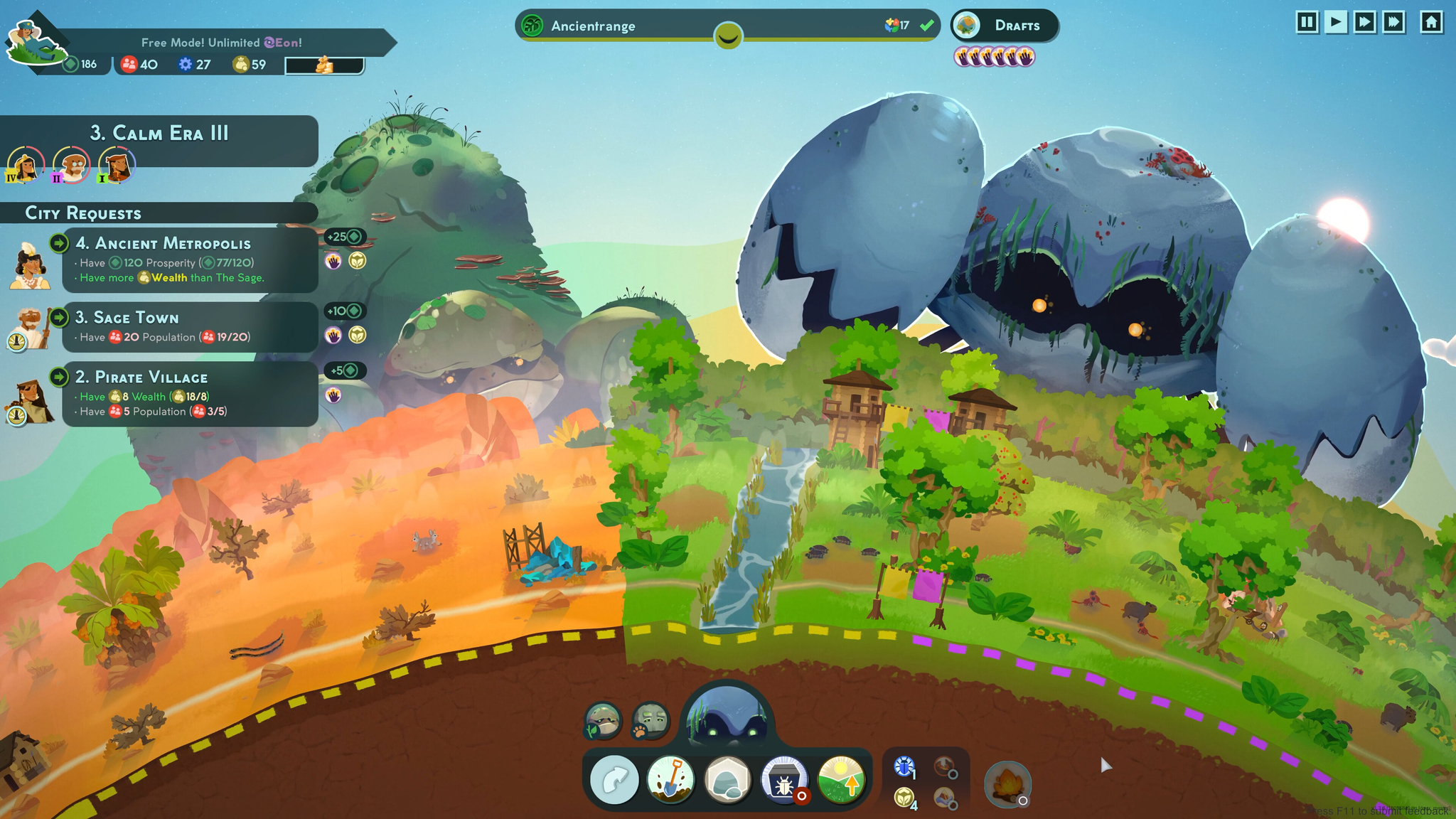The height and width of the screenshot is (819, 1456).
Task: Open the Drafts panel
Action: [x=1005, y=26]
